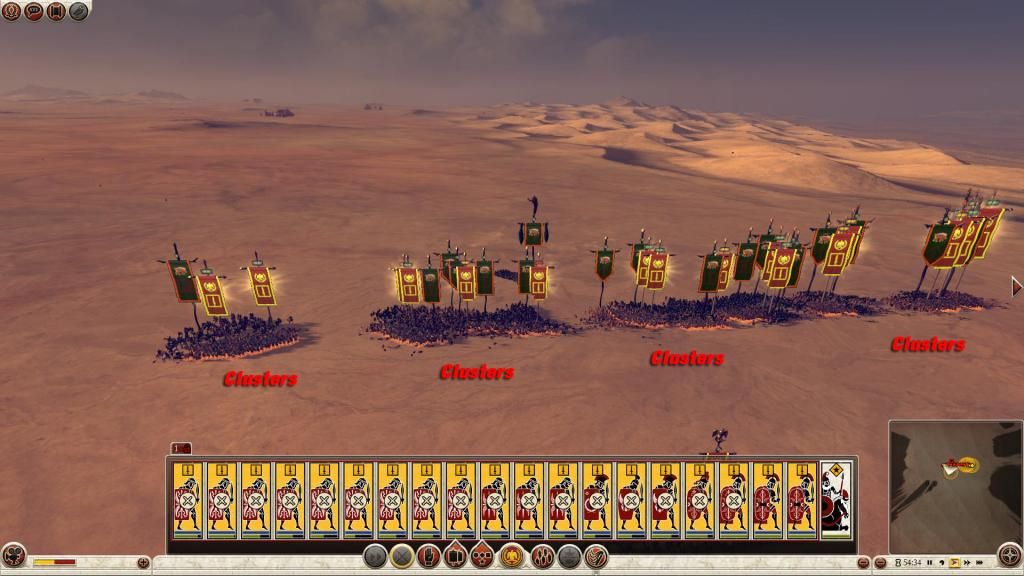
Task: Click the greyed-out bird icon
Action: (78, 12)
